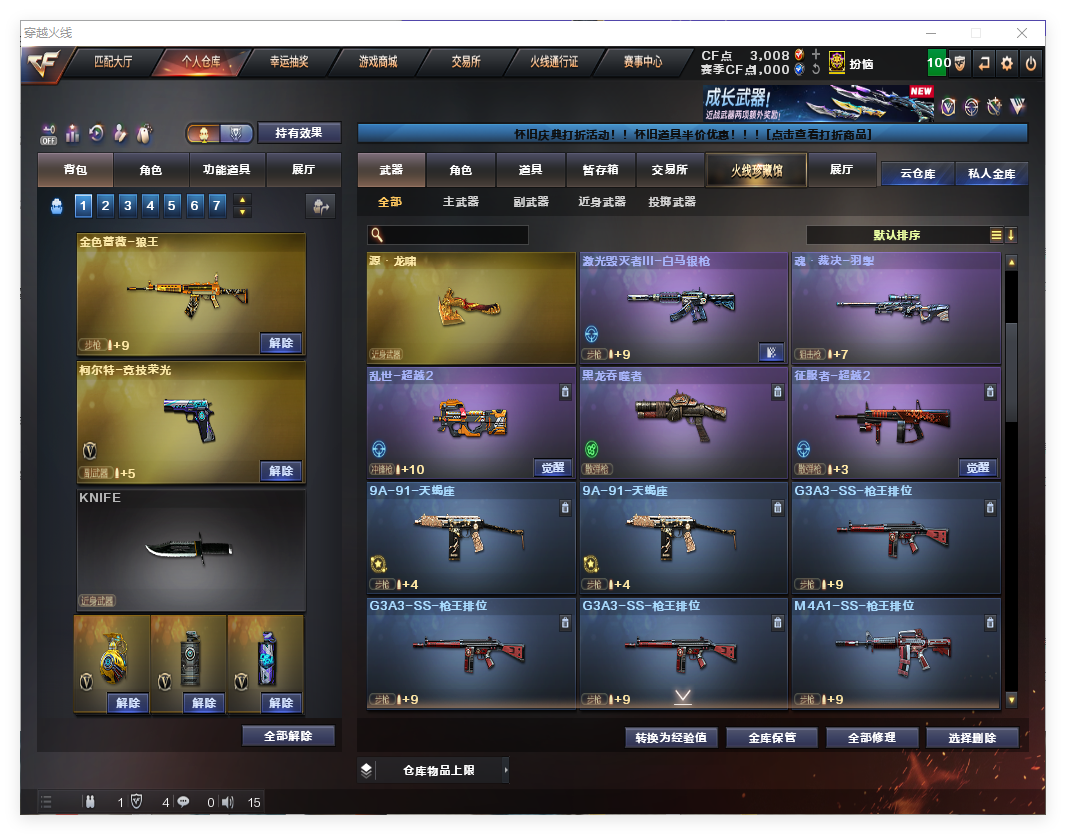Show 近身武器 melee weapons

pos(602,202)
